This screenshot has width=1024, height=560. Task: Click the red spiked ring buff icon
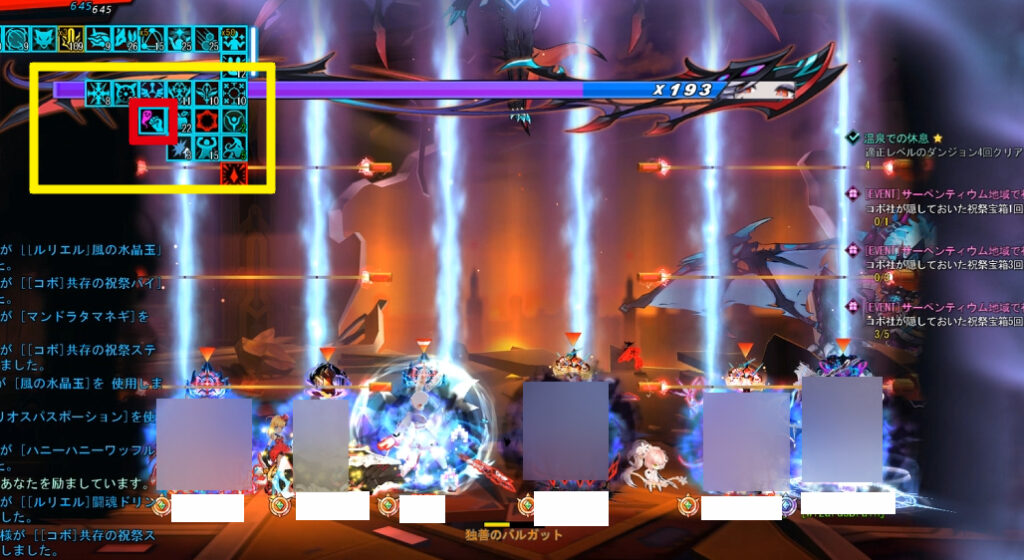[207, 121]
